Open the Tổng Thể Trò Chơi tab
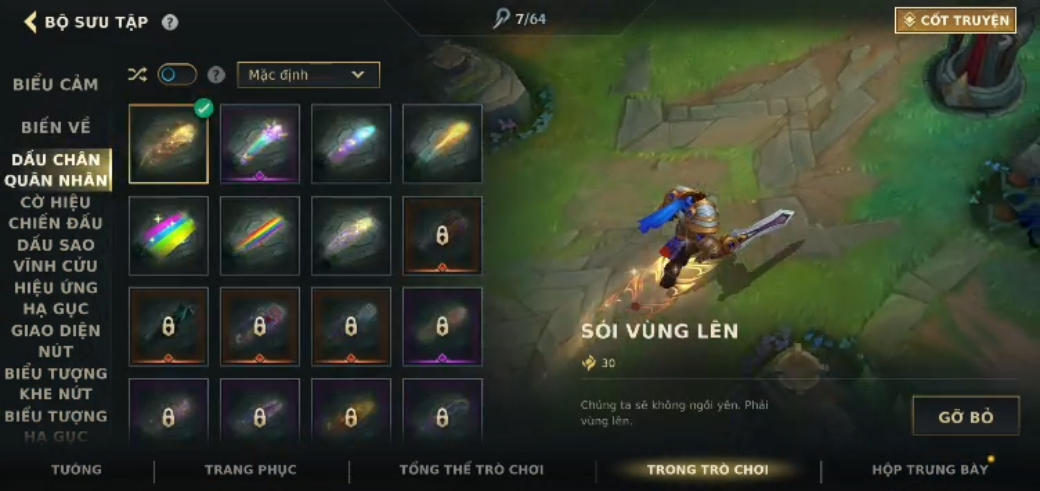Screen dimensions: 1040x491 pyautogui.click(x=471, y=469)
